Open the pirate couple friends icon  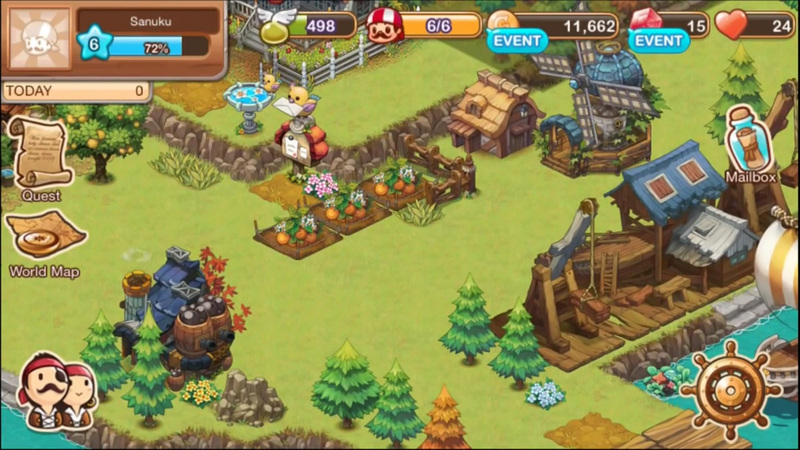pos(58,392)
